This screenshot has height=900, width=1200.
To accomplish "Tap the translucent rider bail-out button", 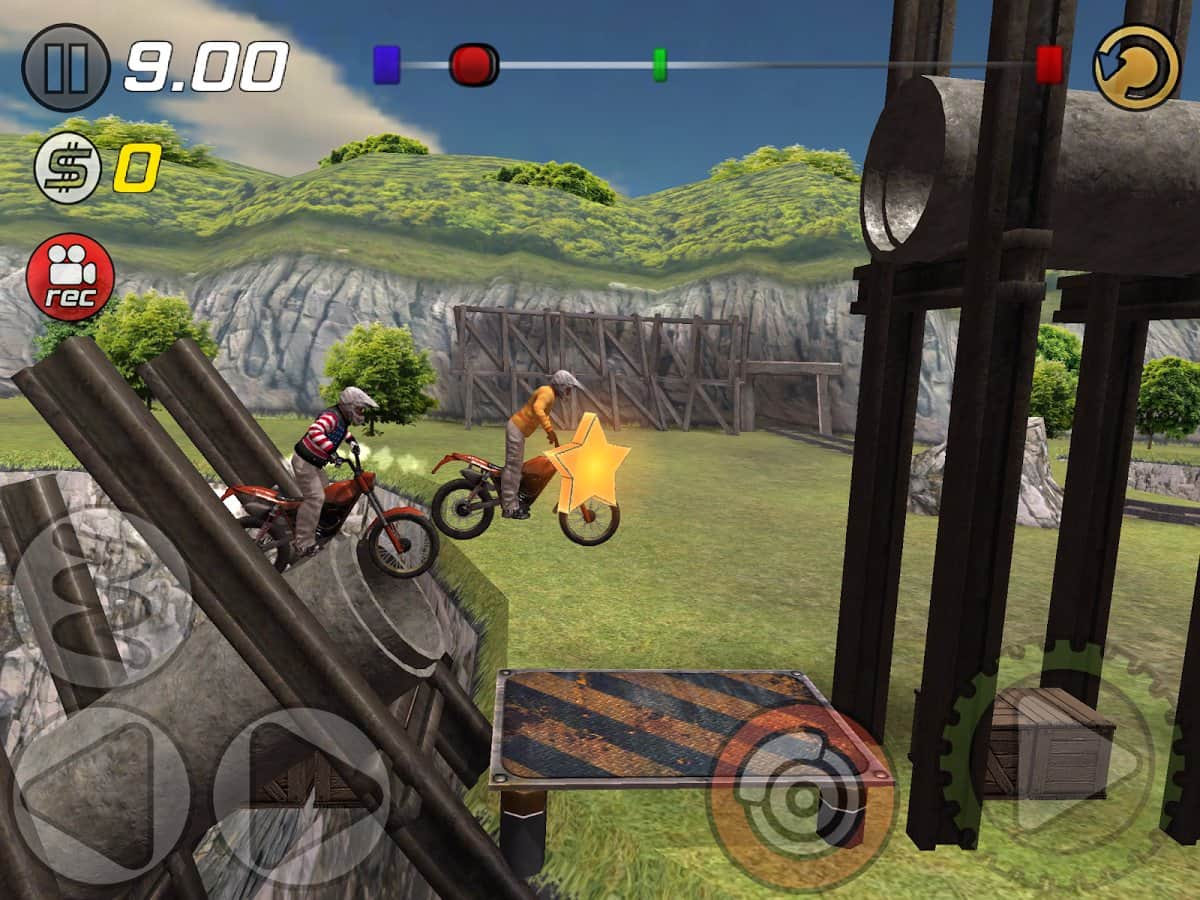I will coord(104,598).
